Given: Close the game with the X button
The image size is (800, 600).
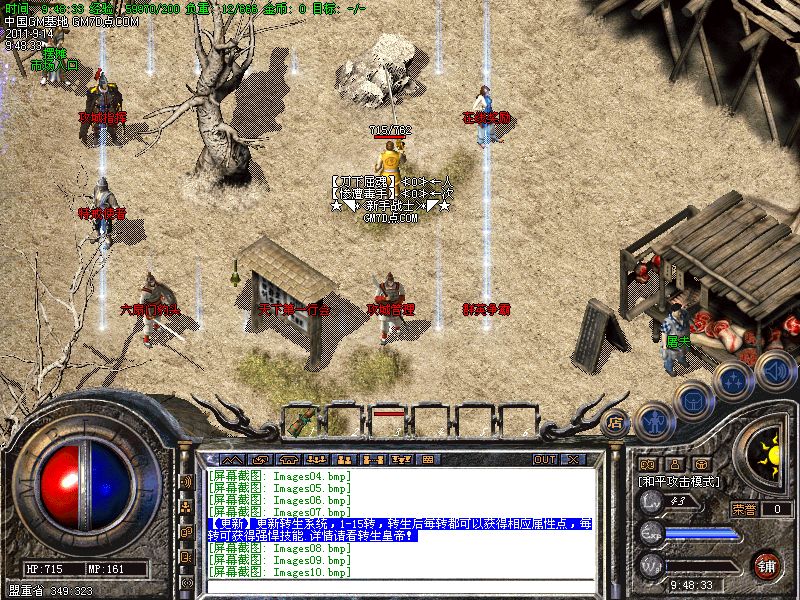Looking at the screenshot, I should pos(573,460).
